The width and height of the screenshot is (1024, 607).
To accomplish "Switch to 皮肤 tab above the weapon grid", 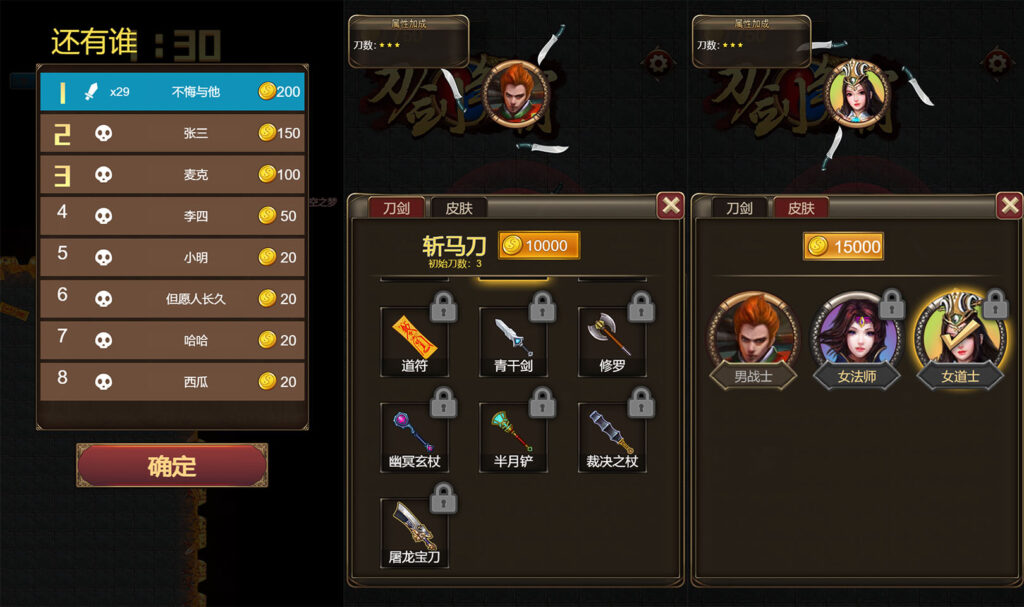I will click(459, 208).
